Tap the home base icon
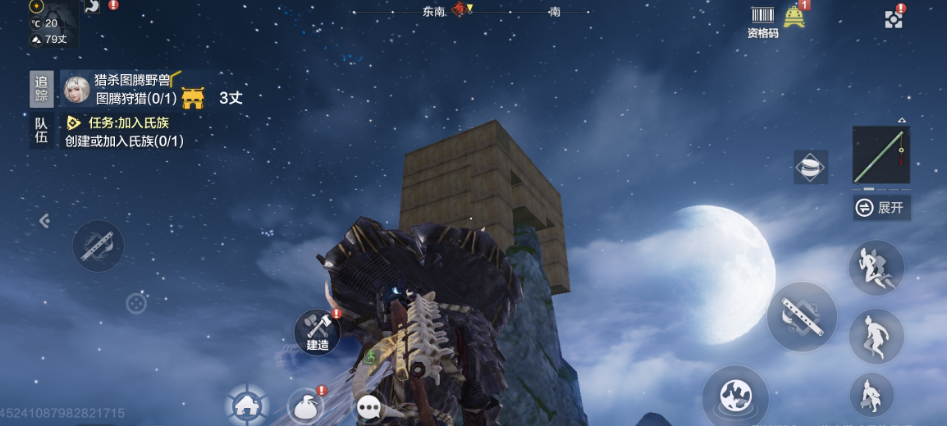The width and height of the screenshot is (947, 426). tap(246, 405)
